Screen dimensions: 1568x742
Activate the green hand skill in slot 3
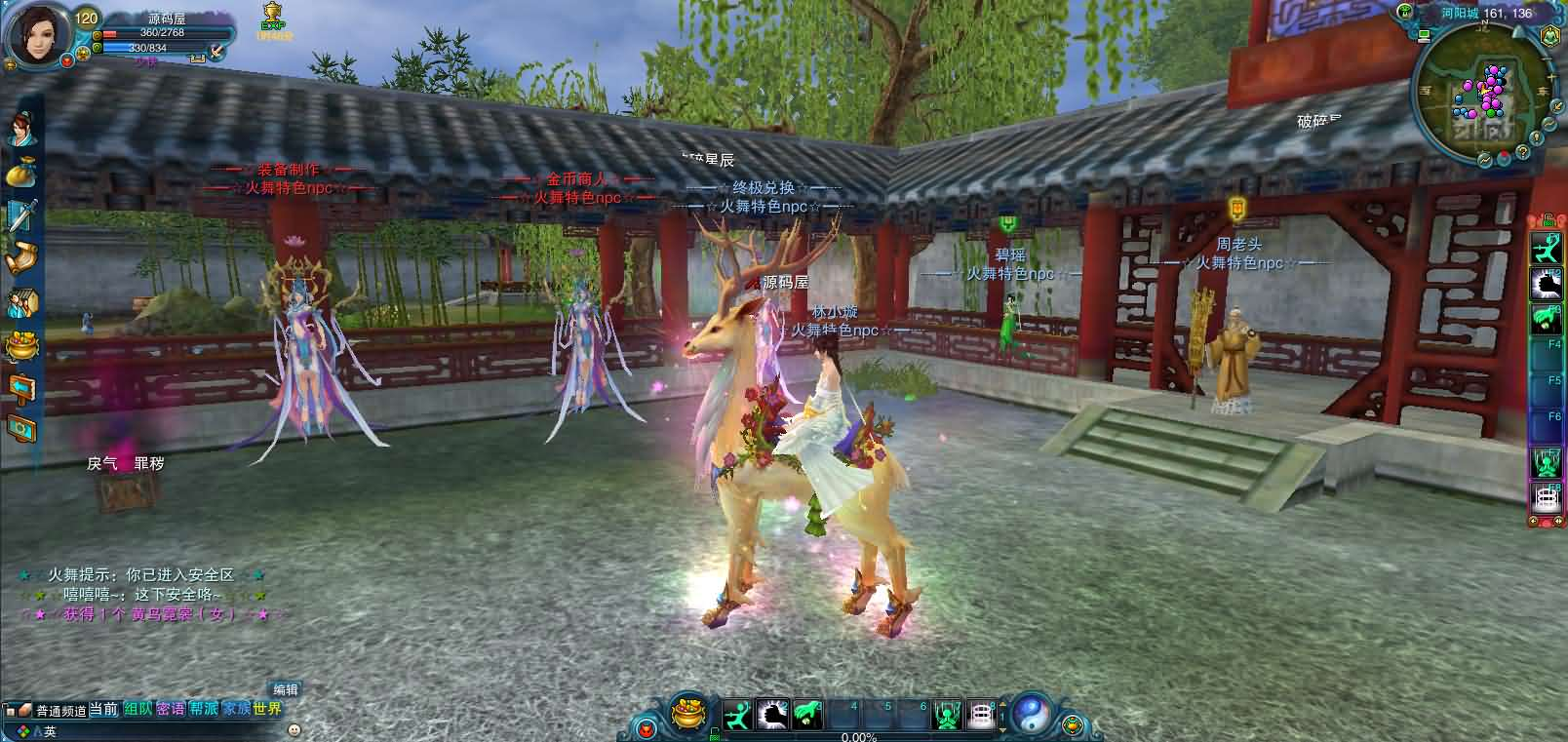coord(806,716)
